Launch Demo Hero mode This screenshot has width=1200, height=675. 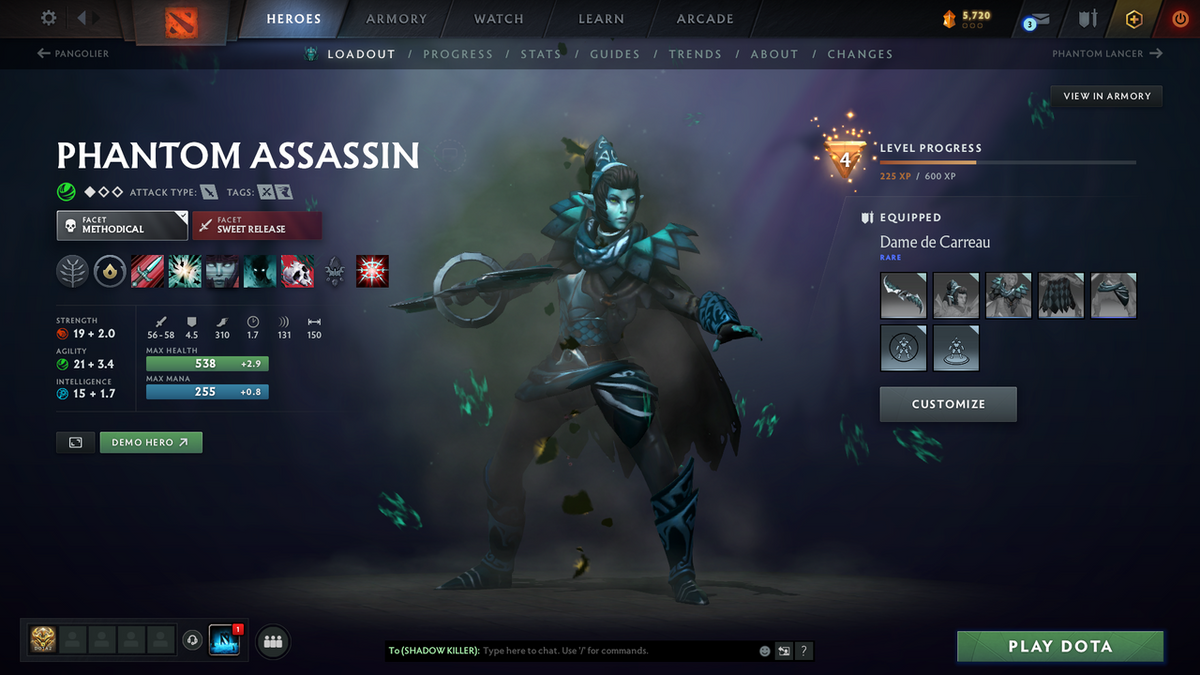coord(150,442)
